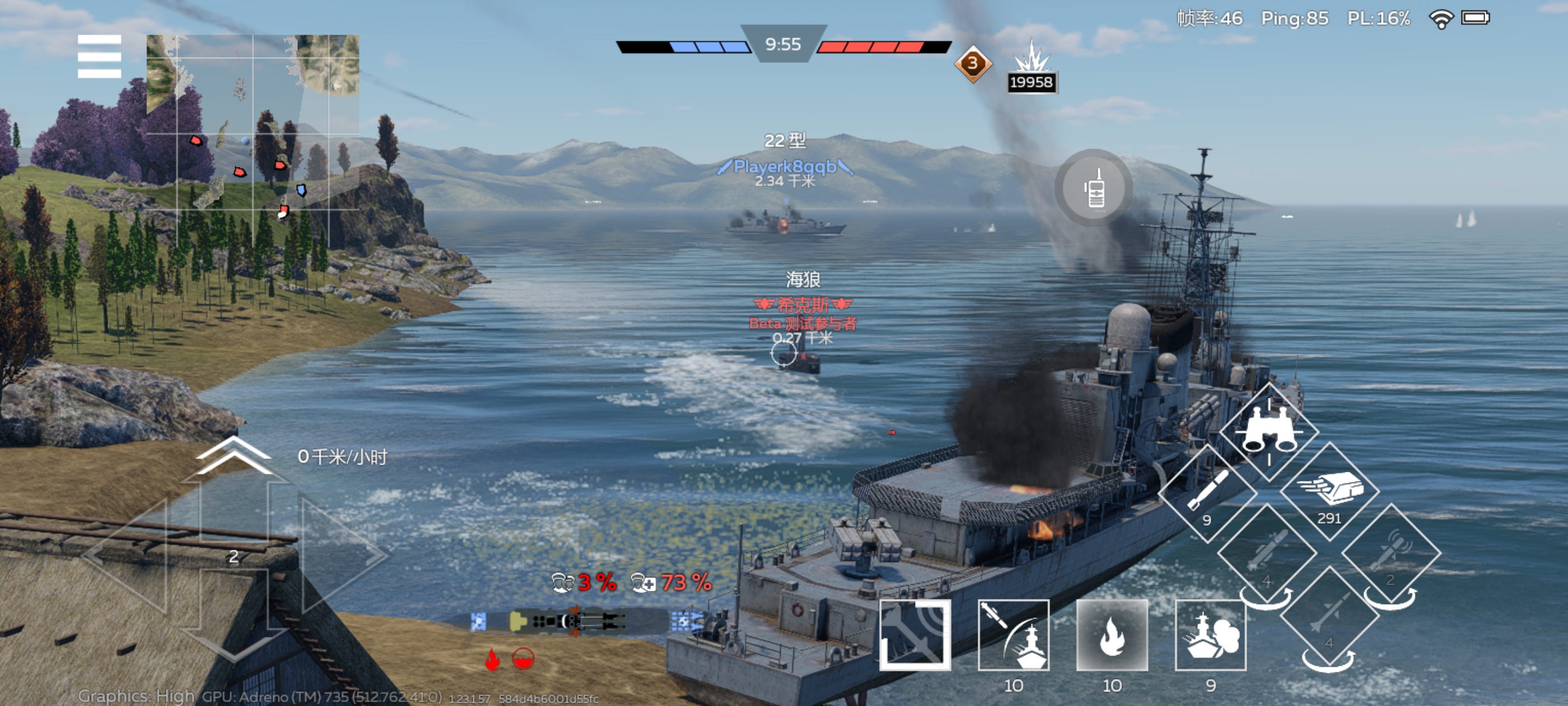The image size is (1568, 706).
Task: Tap the red fire status icon
Action: pos(492,659)
